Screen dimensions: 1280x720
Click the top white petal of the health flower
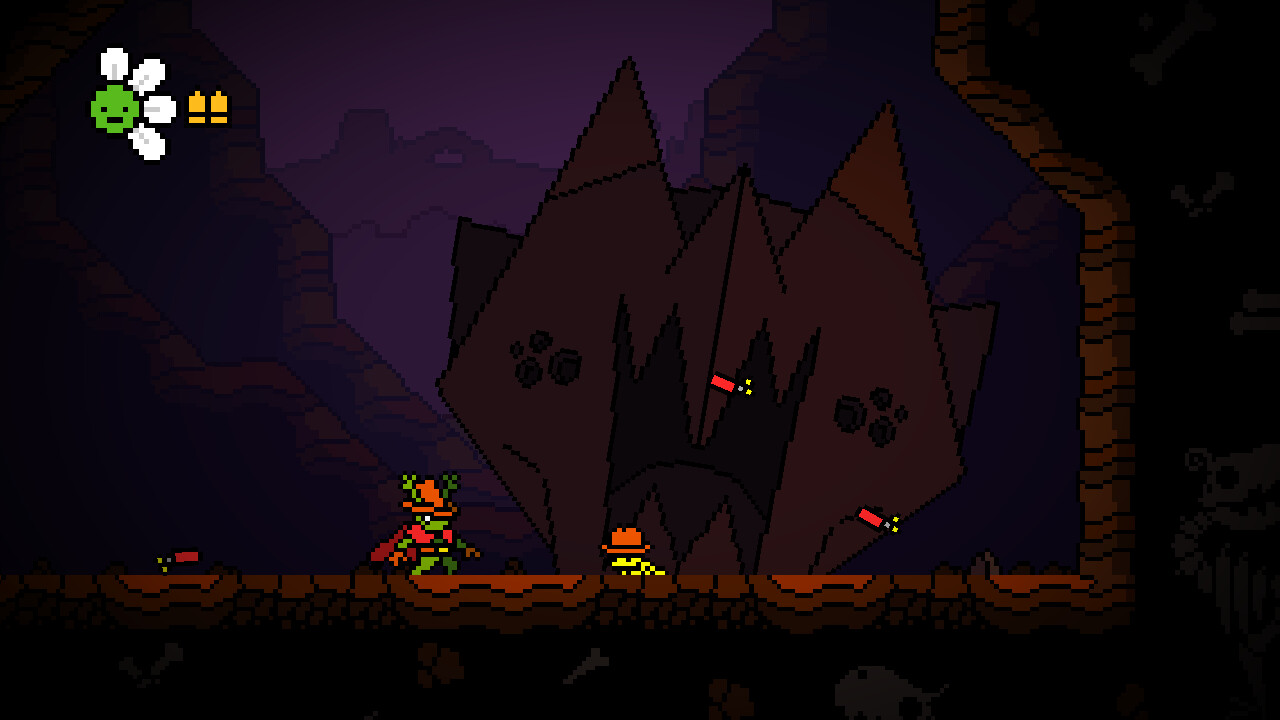pyautogui.click(x=112, y=62)
